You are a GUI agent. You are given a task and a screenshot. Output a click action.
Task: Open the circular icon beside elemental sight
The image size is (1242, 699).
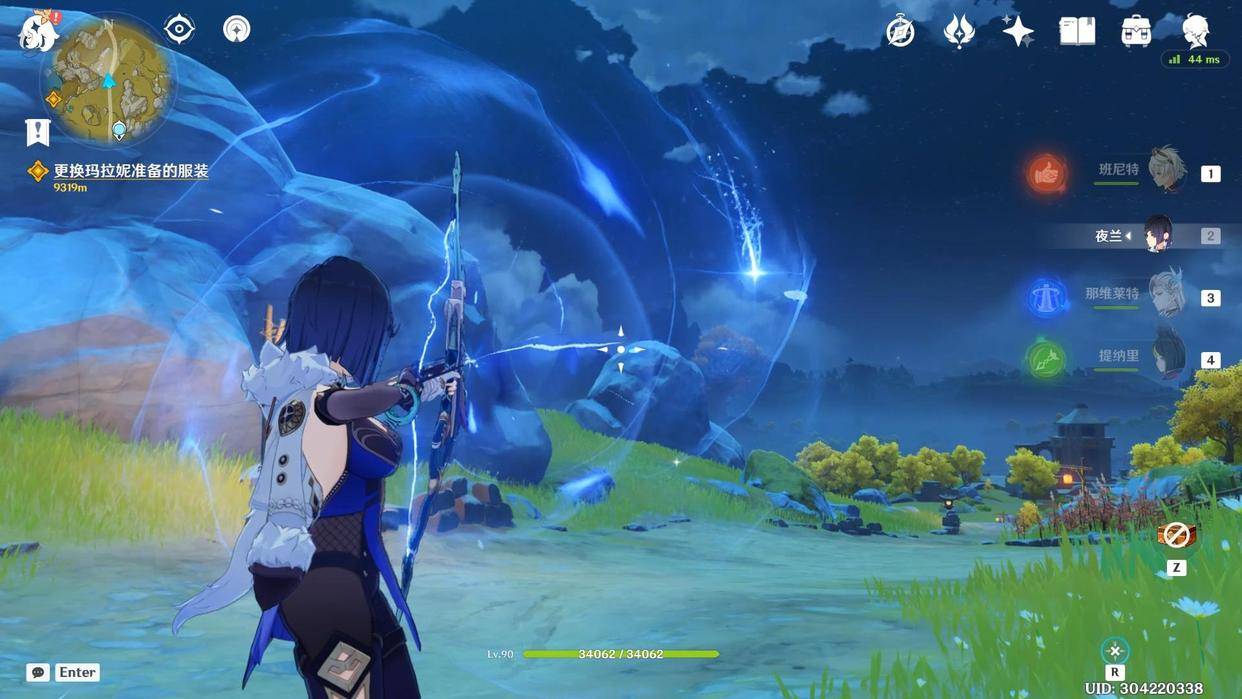pyautogui.click(x=237, y=29)
